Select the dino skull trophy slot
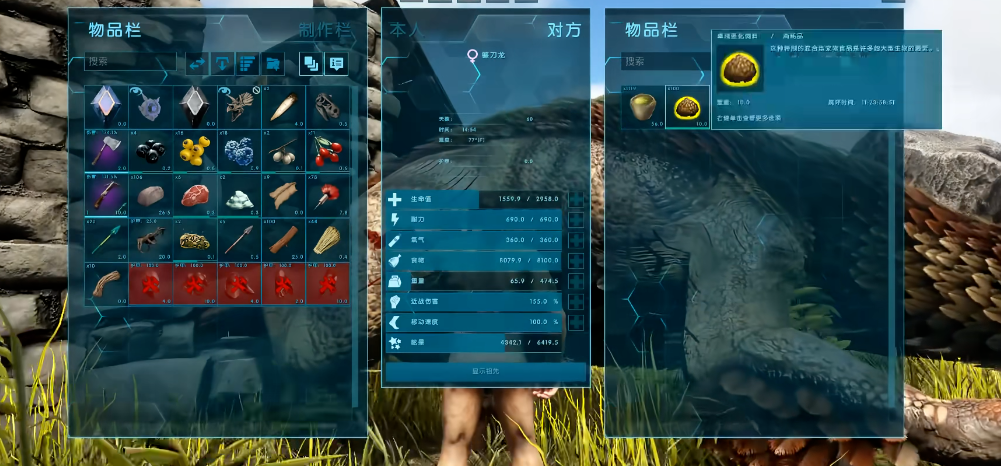Viewport: 1001px width, 466px height. 327,105
